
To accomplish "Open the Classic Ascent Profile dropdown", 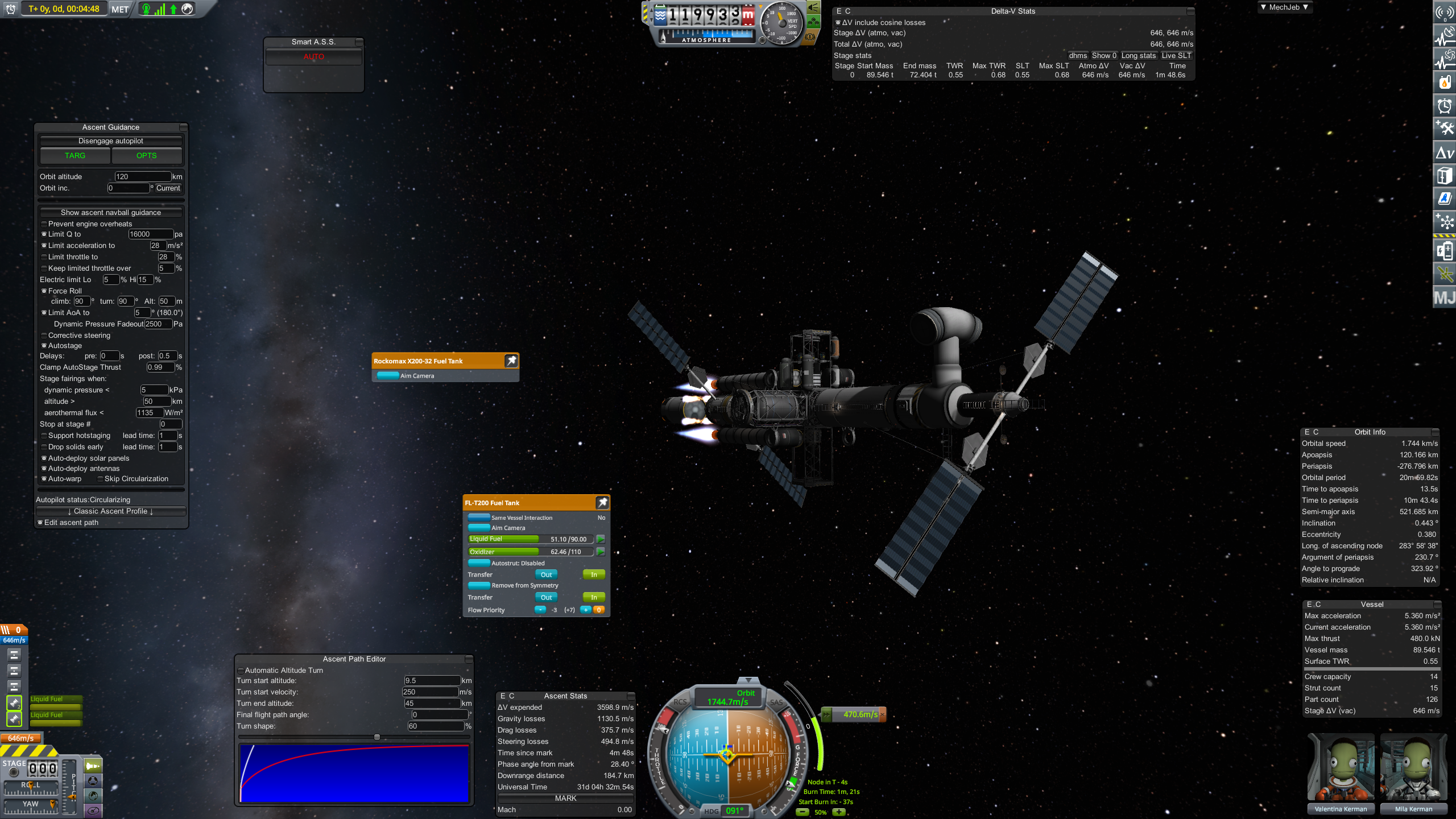I will pyautogui.click(x=111, y=511).
